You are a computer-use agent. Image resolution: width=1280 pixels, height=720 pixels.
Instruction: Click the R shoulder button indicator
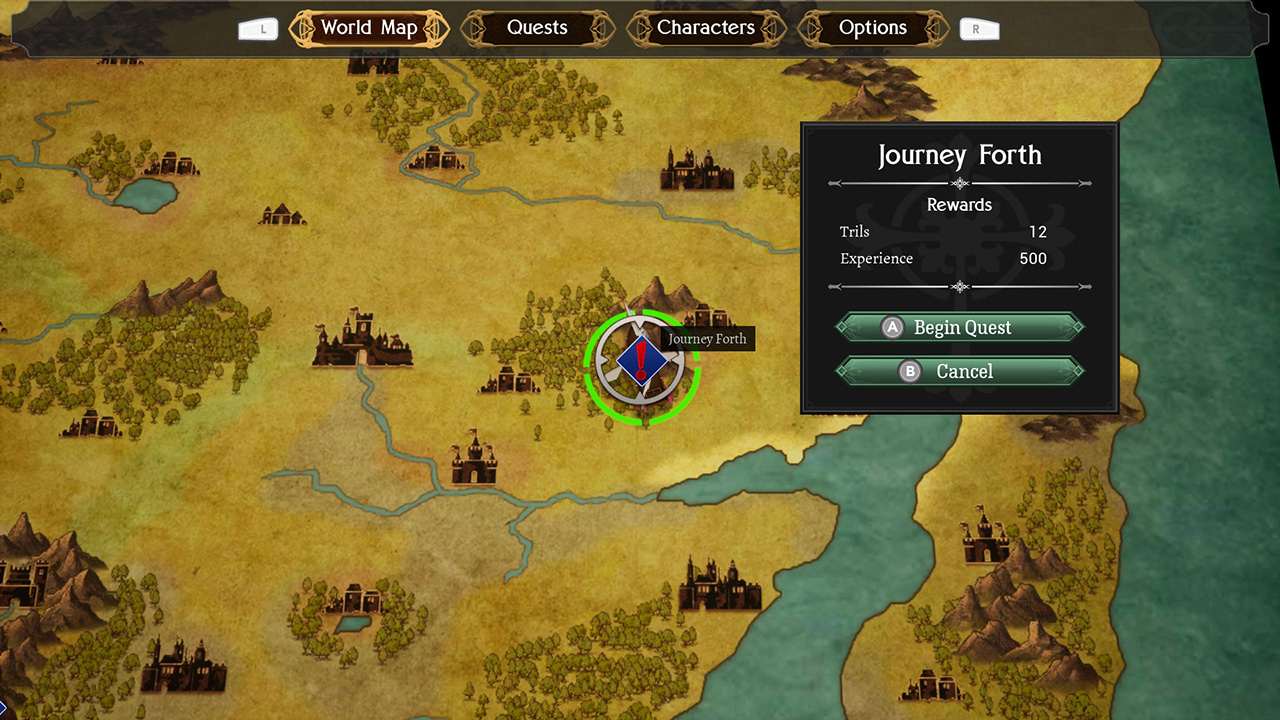(978, 29)
